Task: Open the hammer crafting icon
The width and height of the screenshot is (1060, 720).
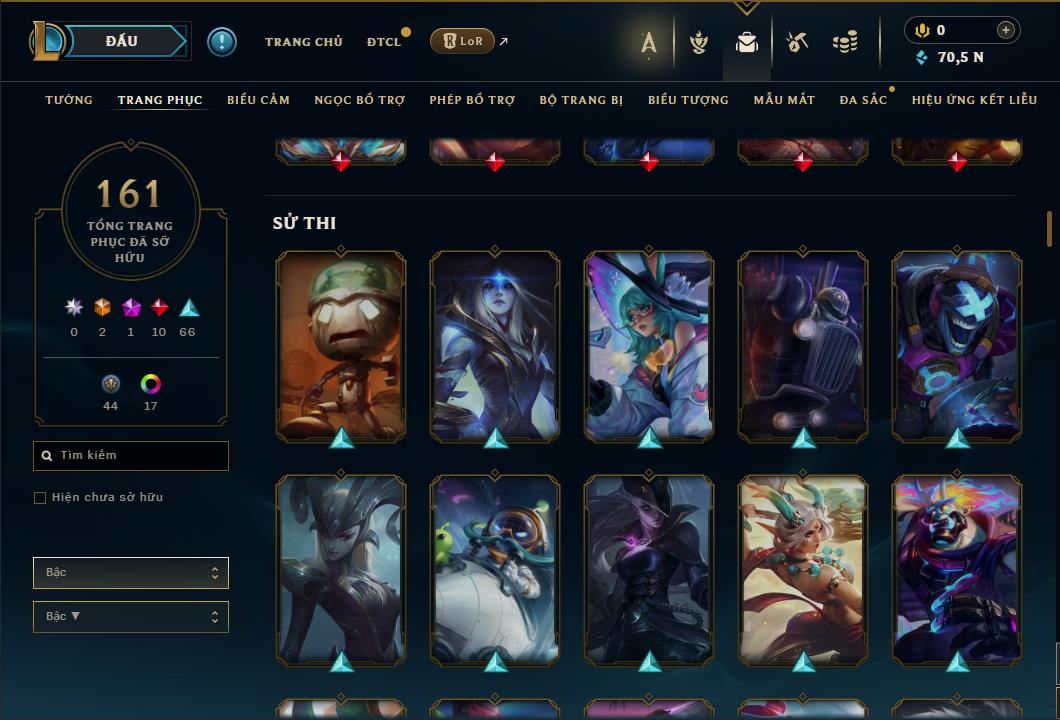Action: coord(797,42)
